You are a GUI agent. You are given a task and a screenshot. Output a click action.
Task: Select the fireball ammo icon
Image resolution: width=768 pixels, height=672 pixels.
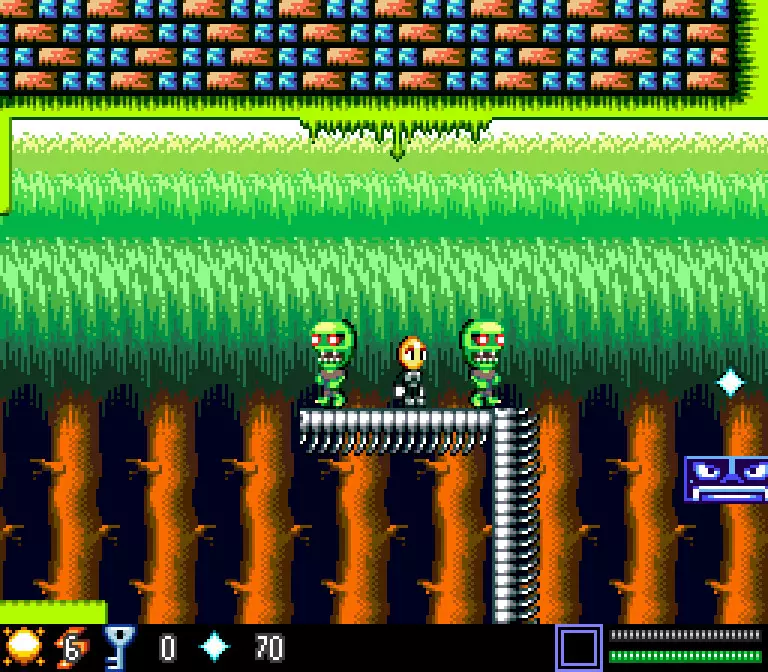(x=69, y=647)
